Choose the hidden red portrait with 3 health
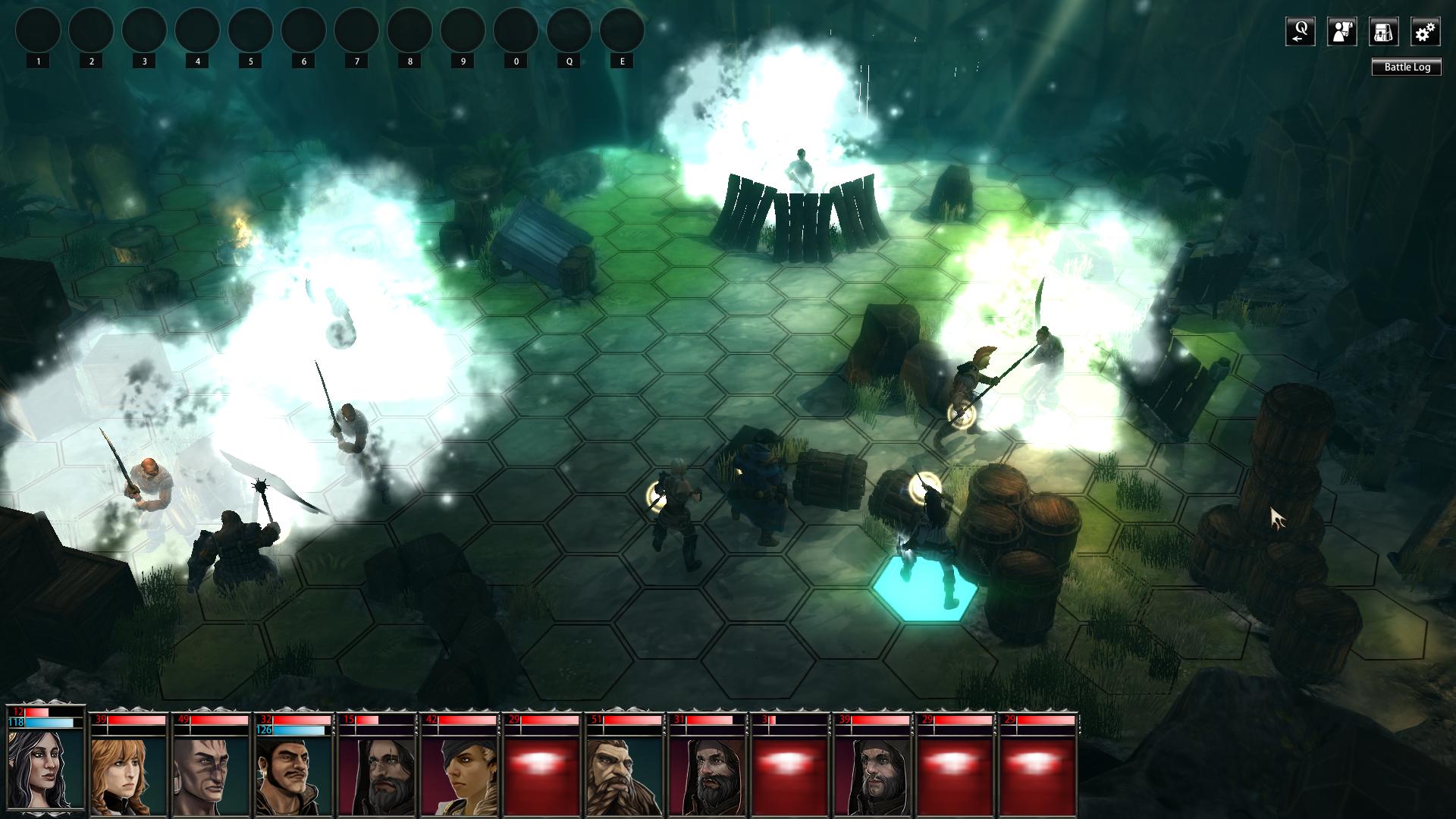 [x=788, y=775]
